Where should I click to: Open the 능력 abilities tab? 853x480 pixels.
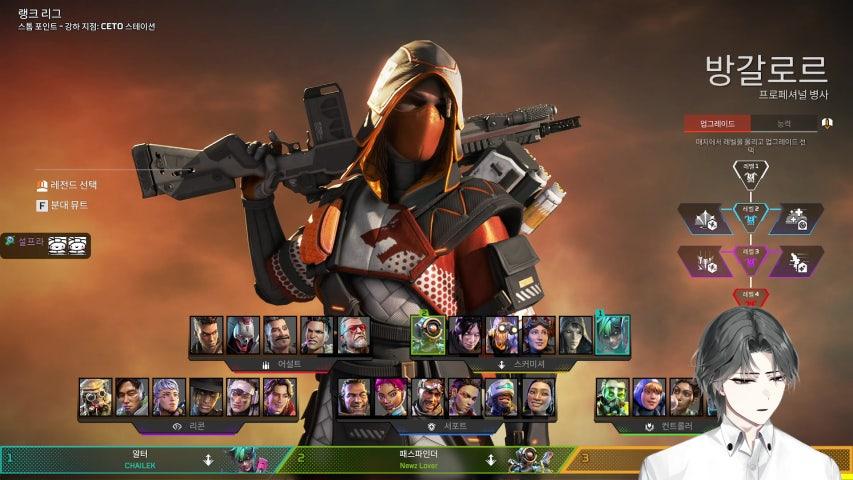click(x=783, y=124)
